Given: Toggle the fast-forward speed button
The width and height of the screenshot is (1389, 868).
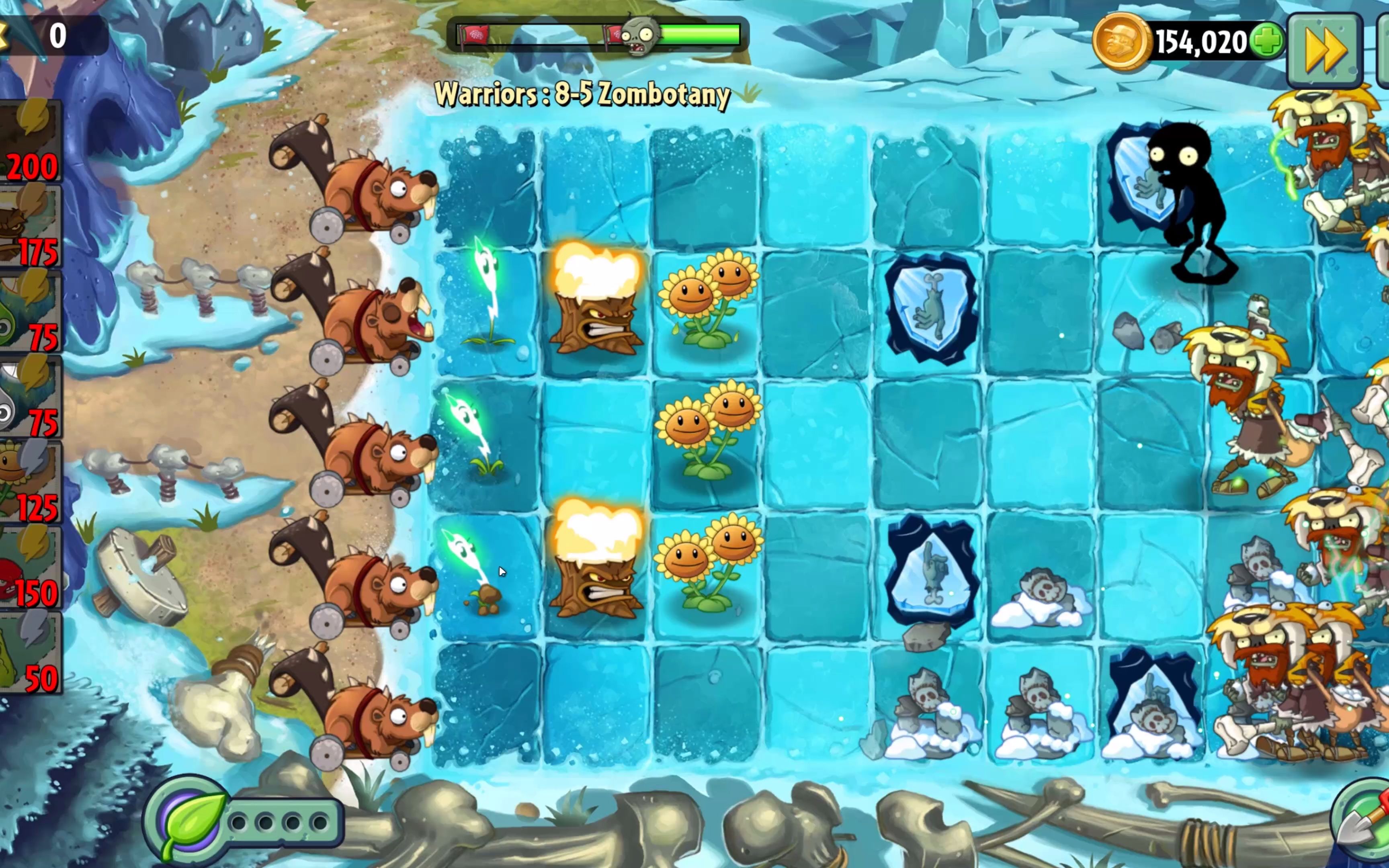Looking at the screenshot, I should click(1325, 51).
